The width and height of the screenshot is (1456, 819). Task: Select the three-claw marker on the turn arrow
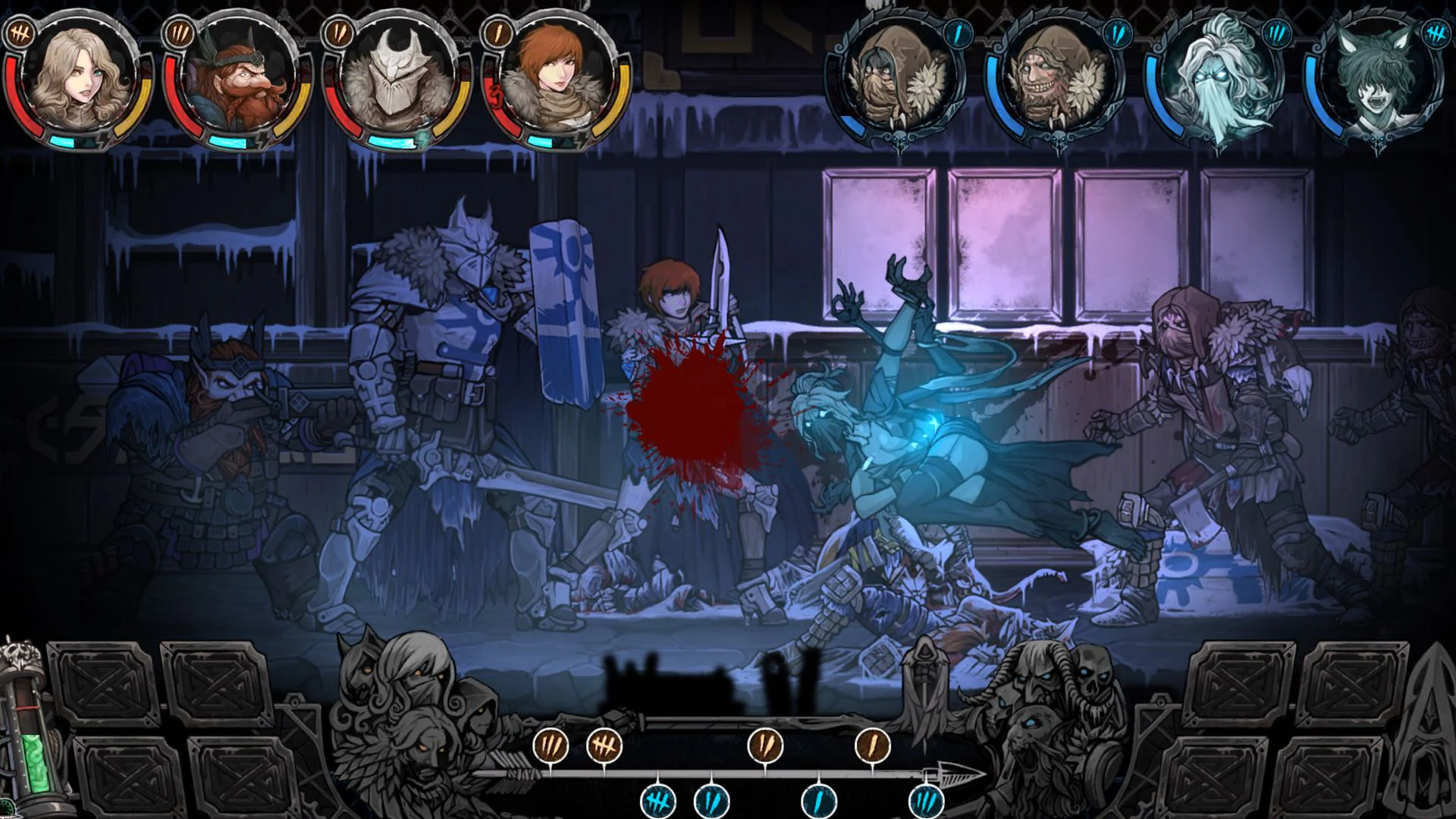tap(552, 745)
